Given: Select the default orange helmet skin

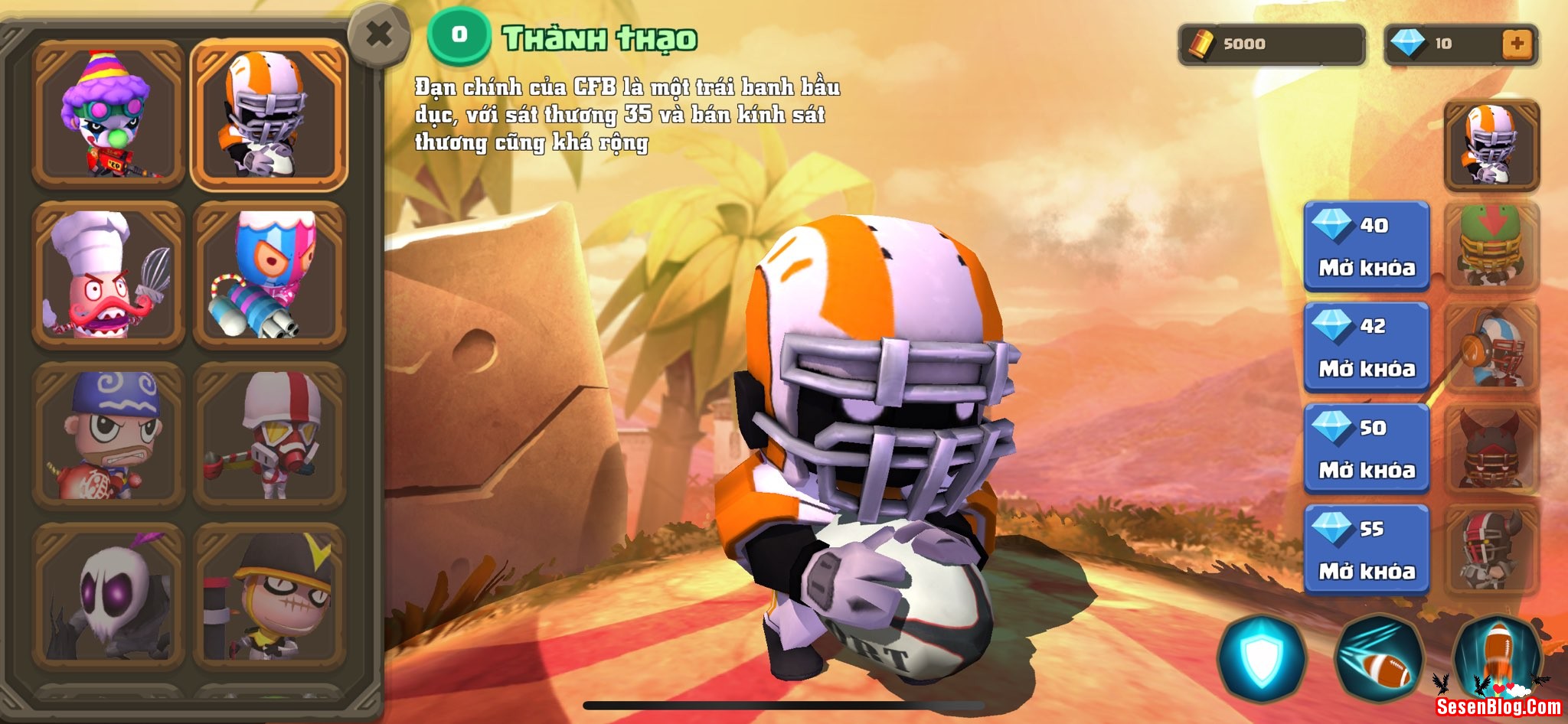Looking at the screenshot, I should pos(1491,145).
